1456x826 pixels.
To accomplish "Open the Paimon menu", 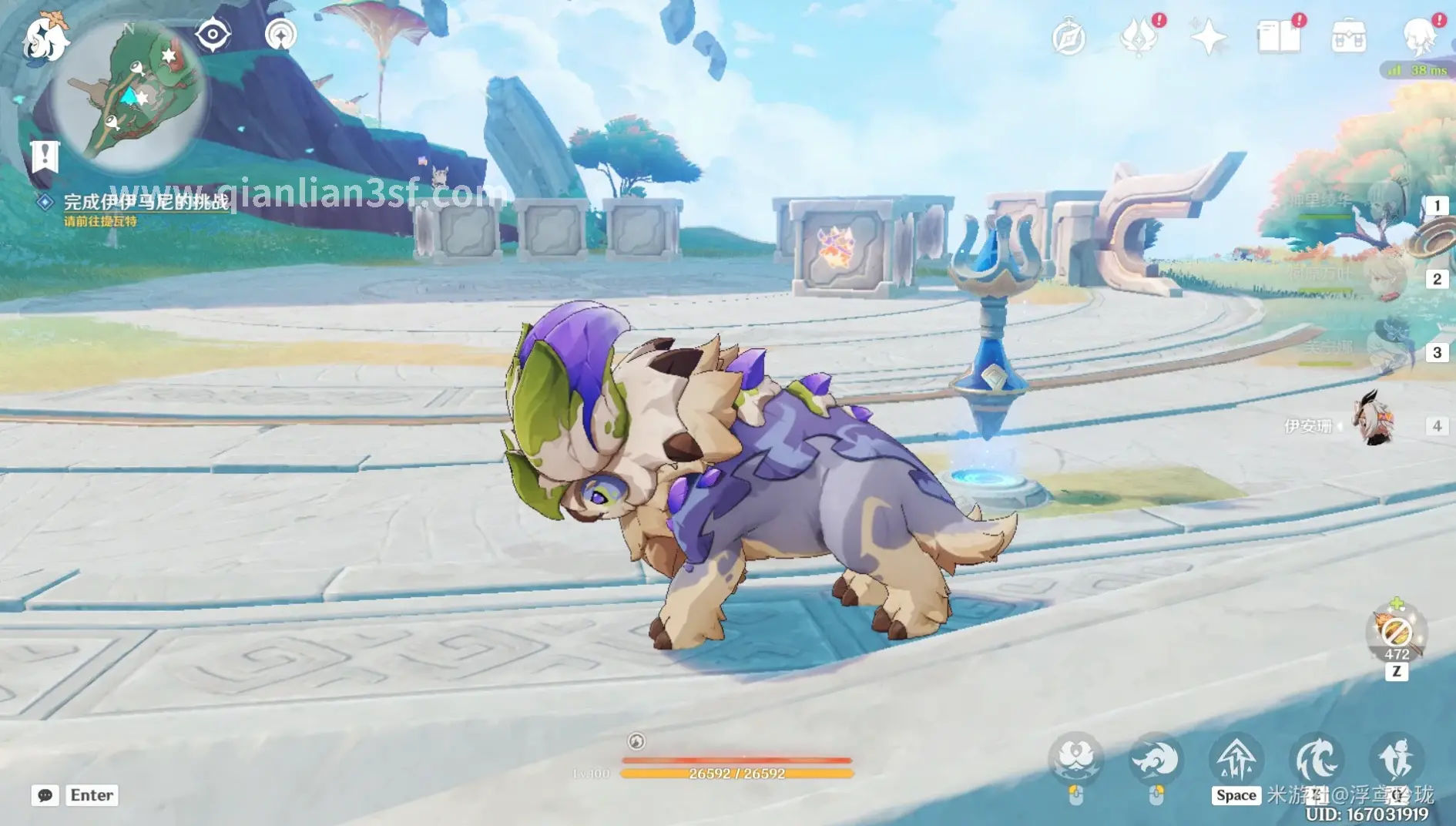I will 45,37.
